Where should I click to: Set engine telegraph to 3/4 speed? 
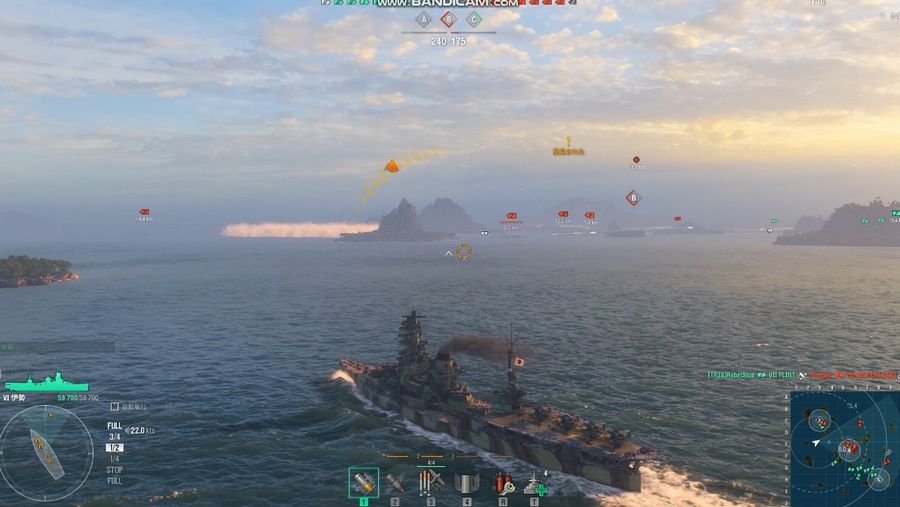(115, 437)
